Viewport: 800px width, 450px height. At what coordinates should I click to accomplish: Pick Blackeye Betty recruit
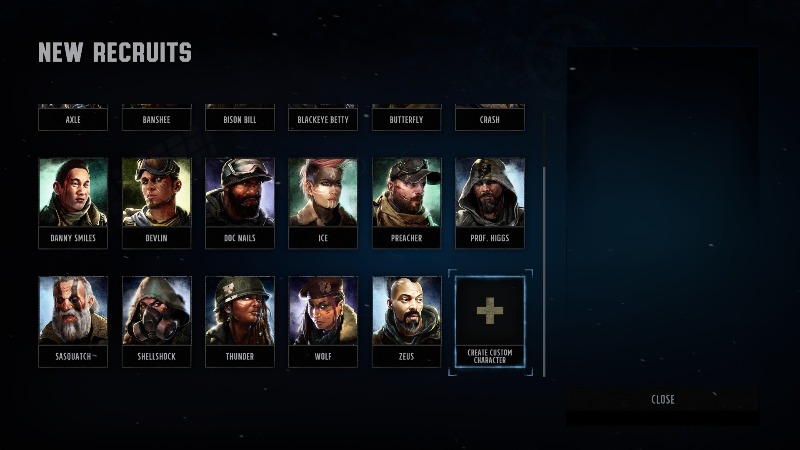323,119
